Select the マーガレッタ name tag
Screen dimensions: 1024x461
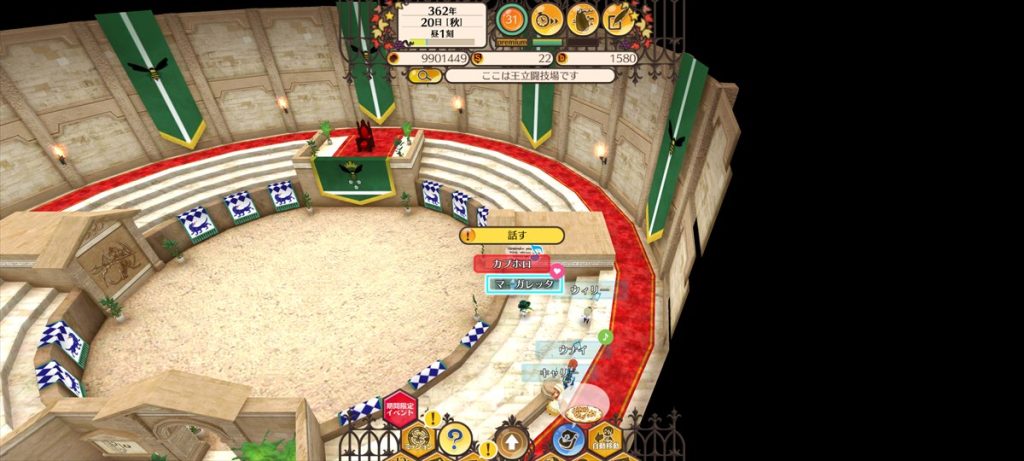pyautogui.click(x=524, y=284)
